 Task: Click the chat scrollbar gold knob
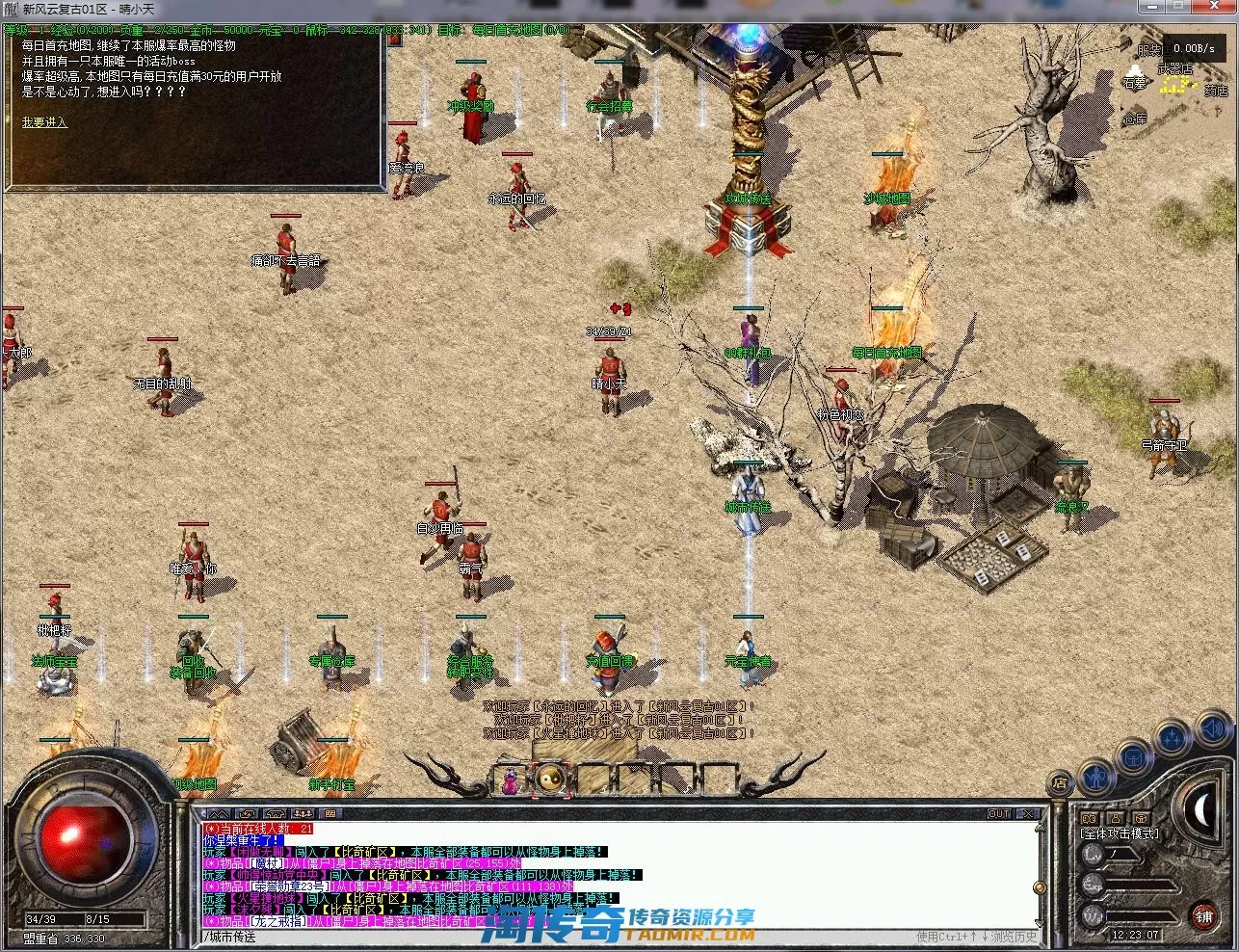point(1039,887)
